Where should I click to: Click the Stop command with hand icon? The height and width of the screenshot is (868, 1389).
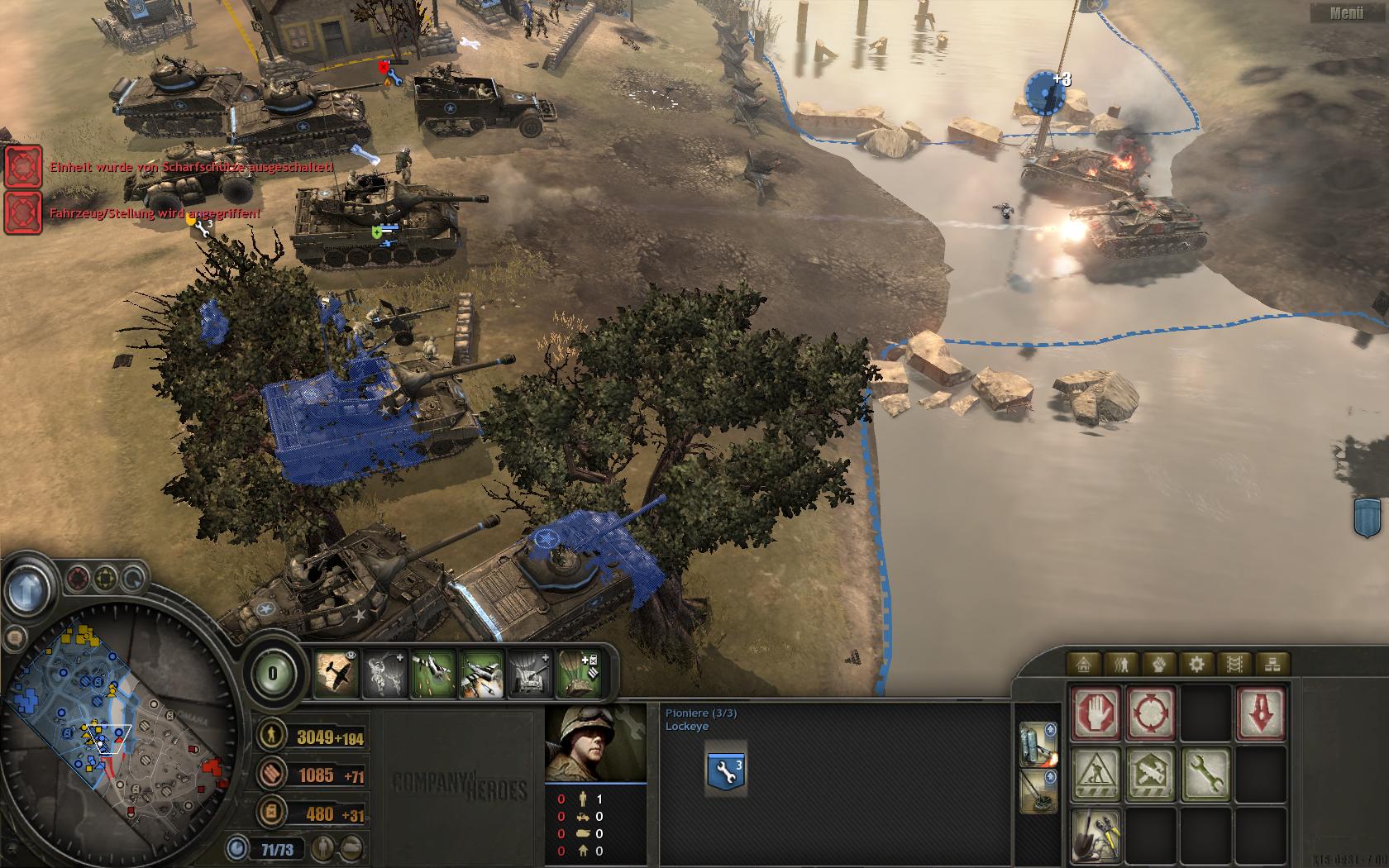click(1096, 713)
